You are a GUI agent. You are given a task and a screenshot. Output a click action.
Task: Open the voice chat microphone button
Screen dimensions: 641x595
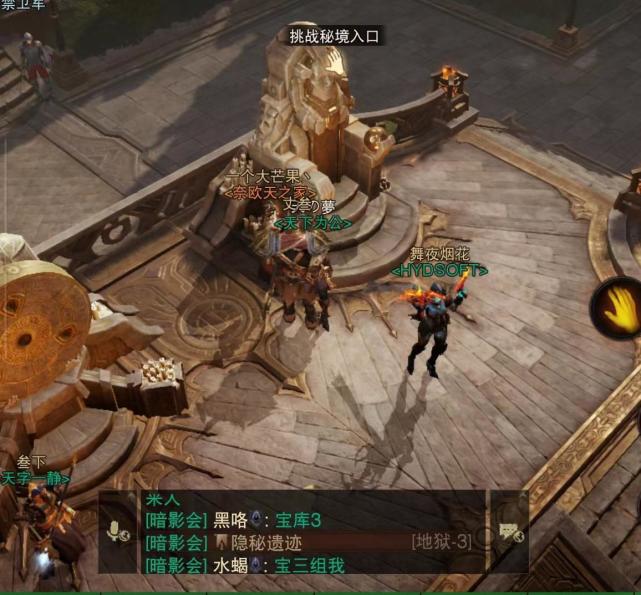[113, 532]
